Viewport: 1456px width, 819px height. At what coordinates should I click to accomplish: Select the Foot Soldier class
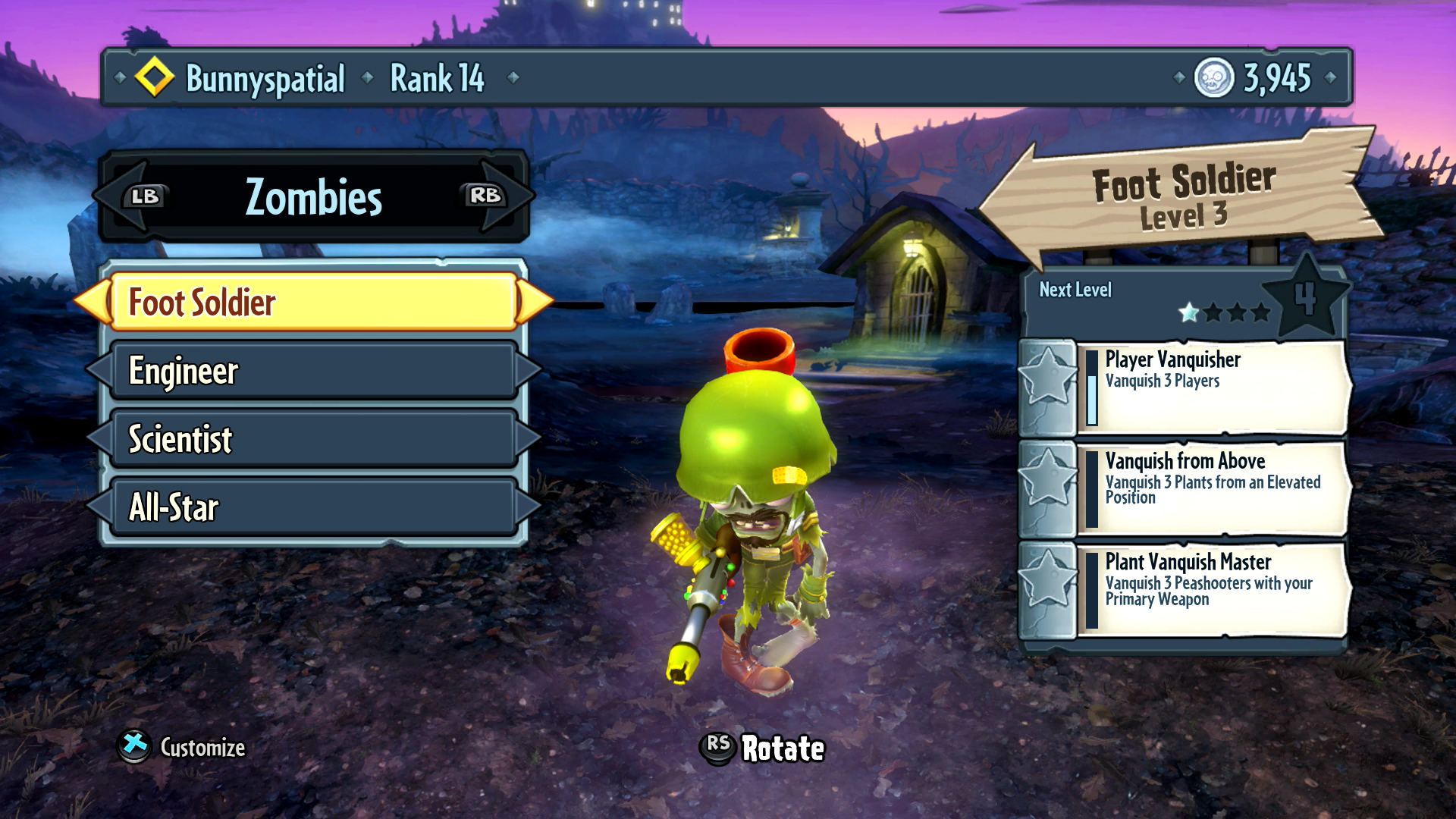[x=312, y=302]
